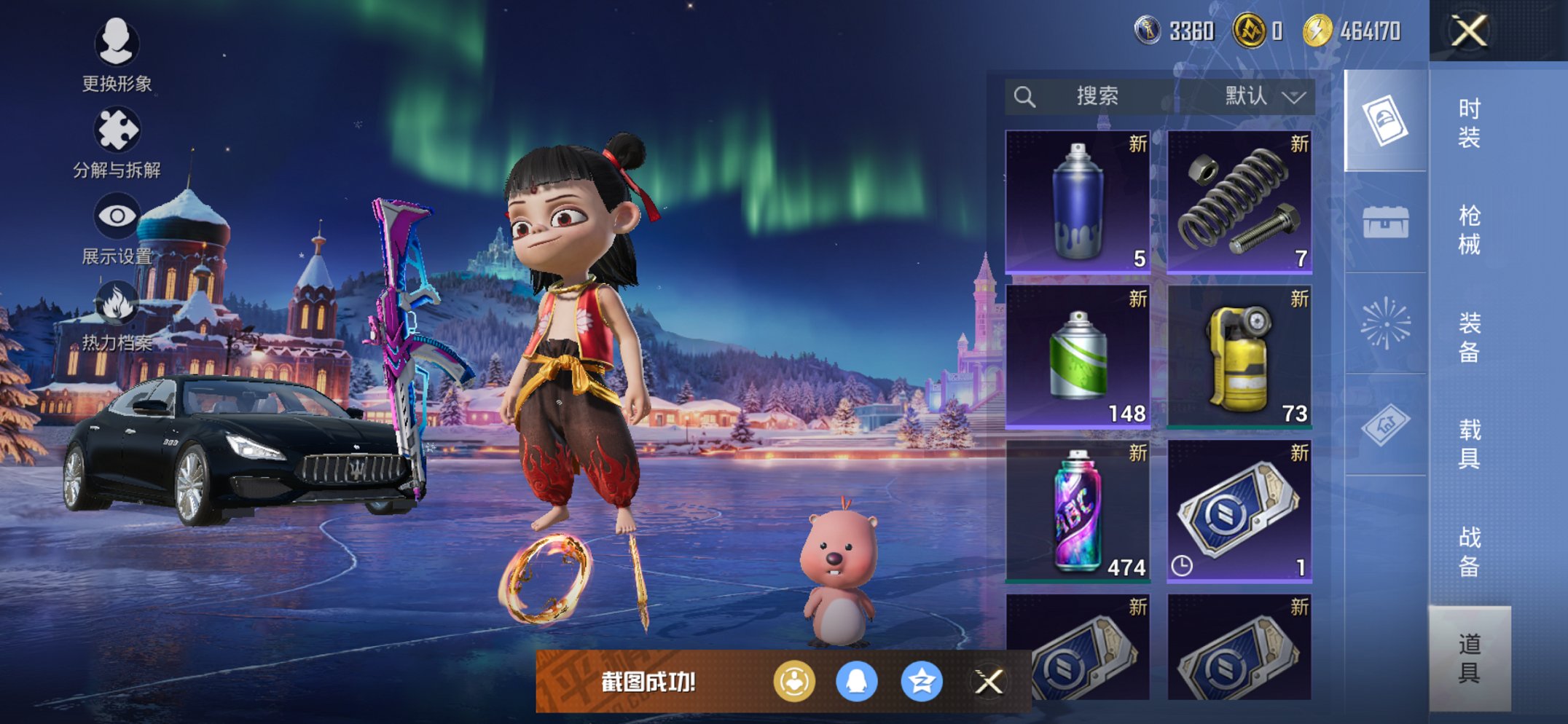The width and height of the screenshot is (1568, 724).
Task: Switch to the 时装 outfit tab
Action: click(x=1469, y=122)
